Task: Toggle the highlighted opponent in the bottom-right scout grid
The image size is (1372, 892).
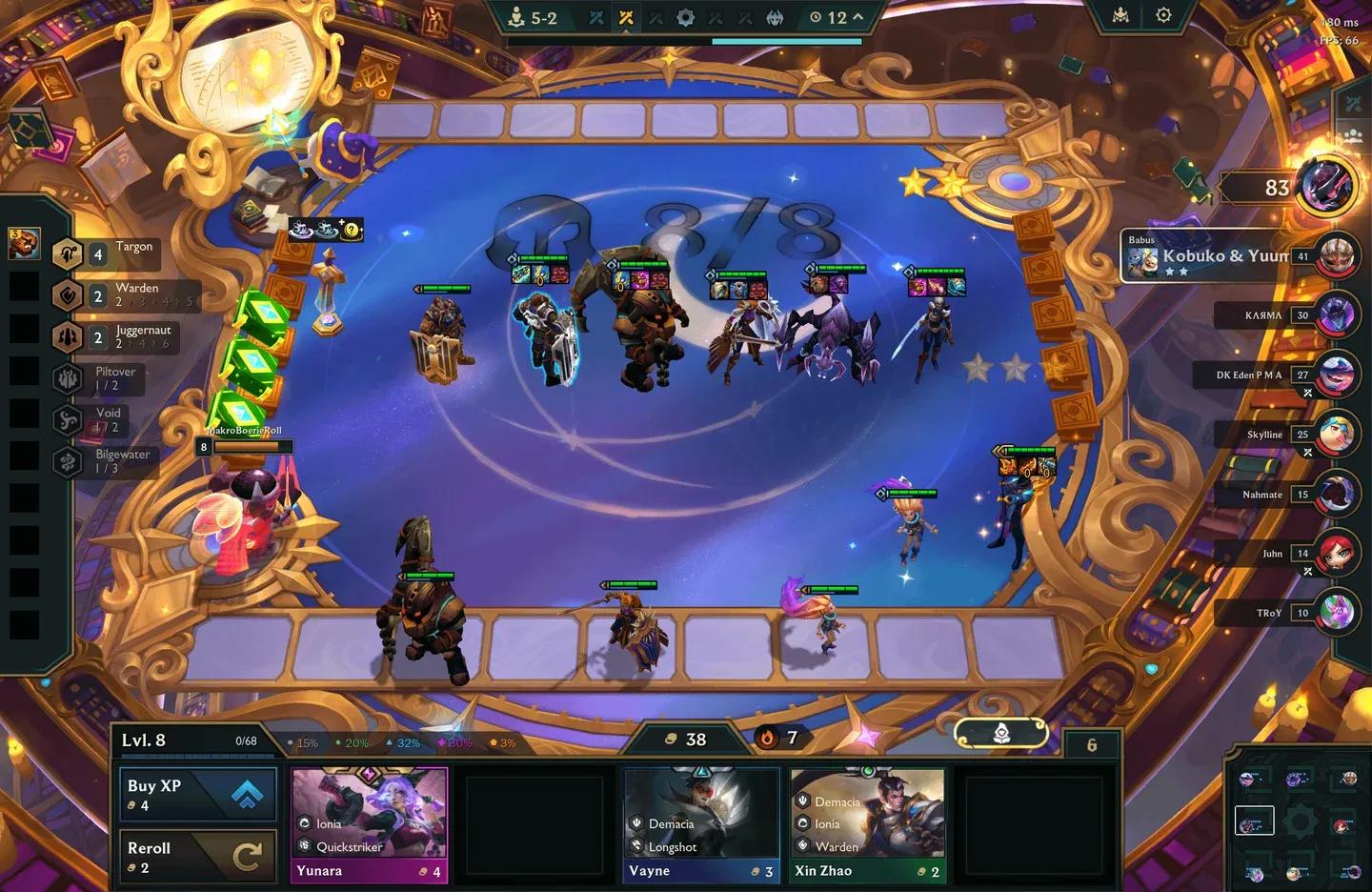Action: click(x=1253, y=819)
